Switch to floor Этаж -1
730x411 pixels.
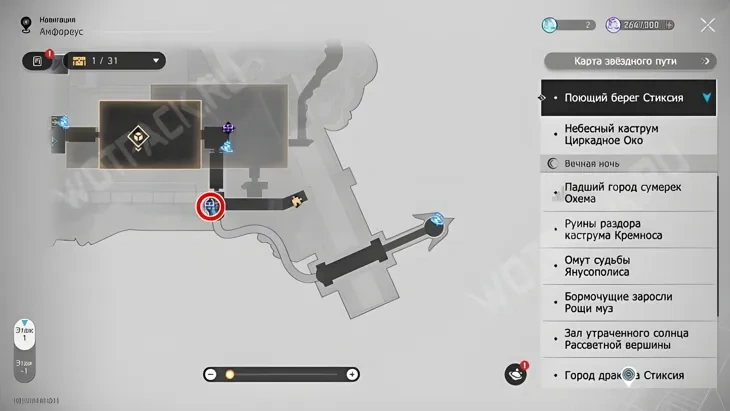[x=24, y=369]
